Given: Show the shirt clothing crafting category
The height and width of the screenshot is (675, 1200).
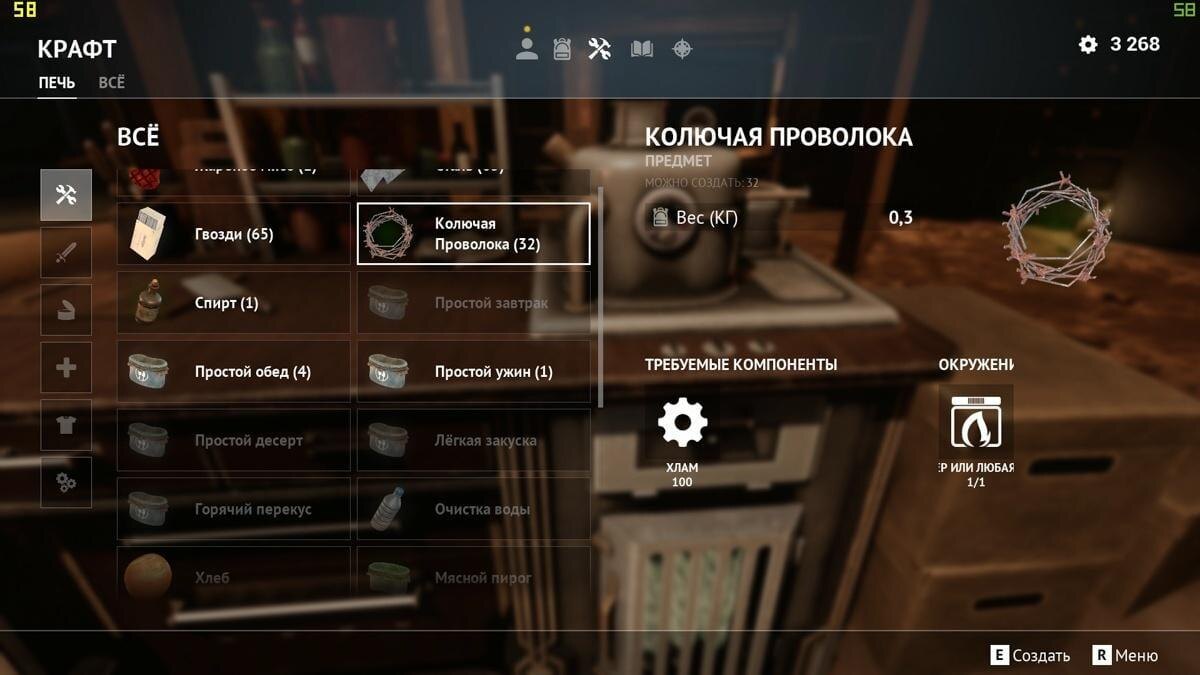Looking at the screenshot, I should pyautogui.click(x=66, y=425).
